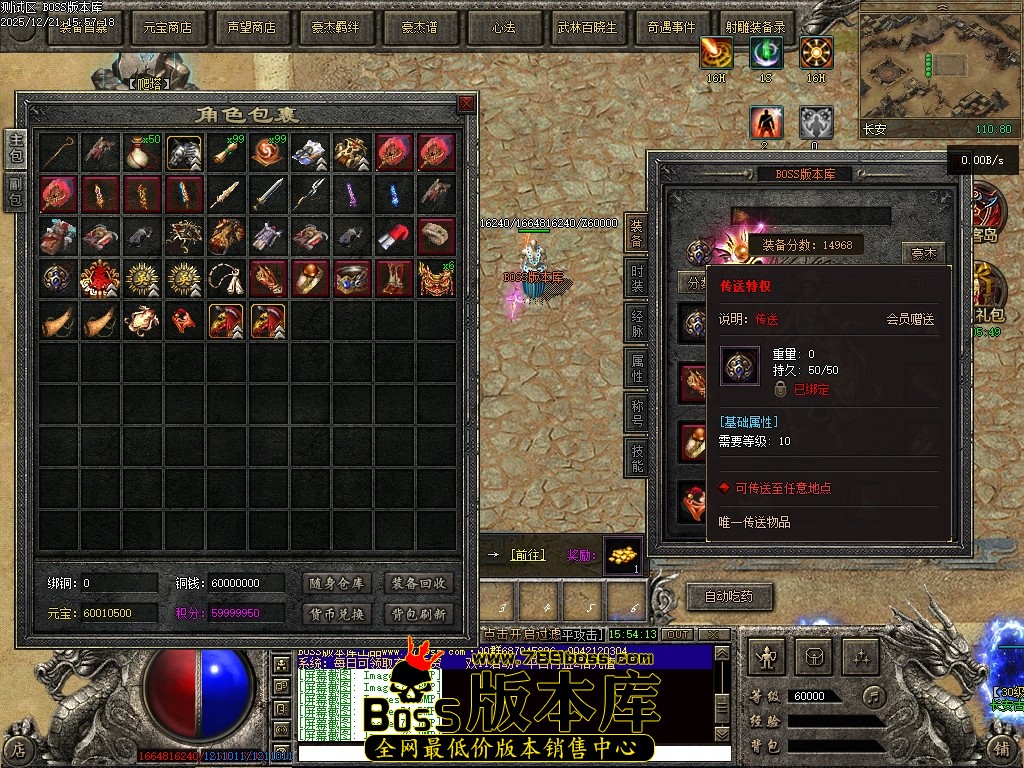Close the 角色包裹 inventory window
Screen dimensions: 1024x768
(466, 104)
